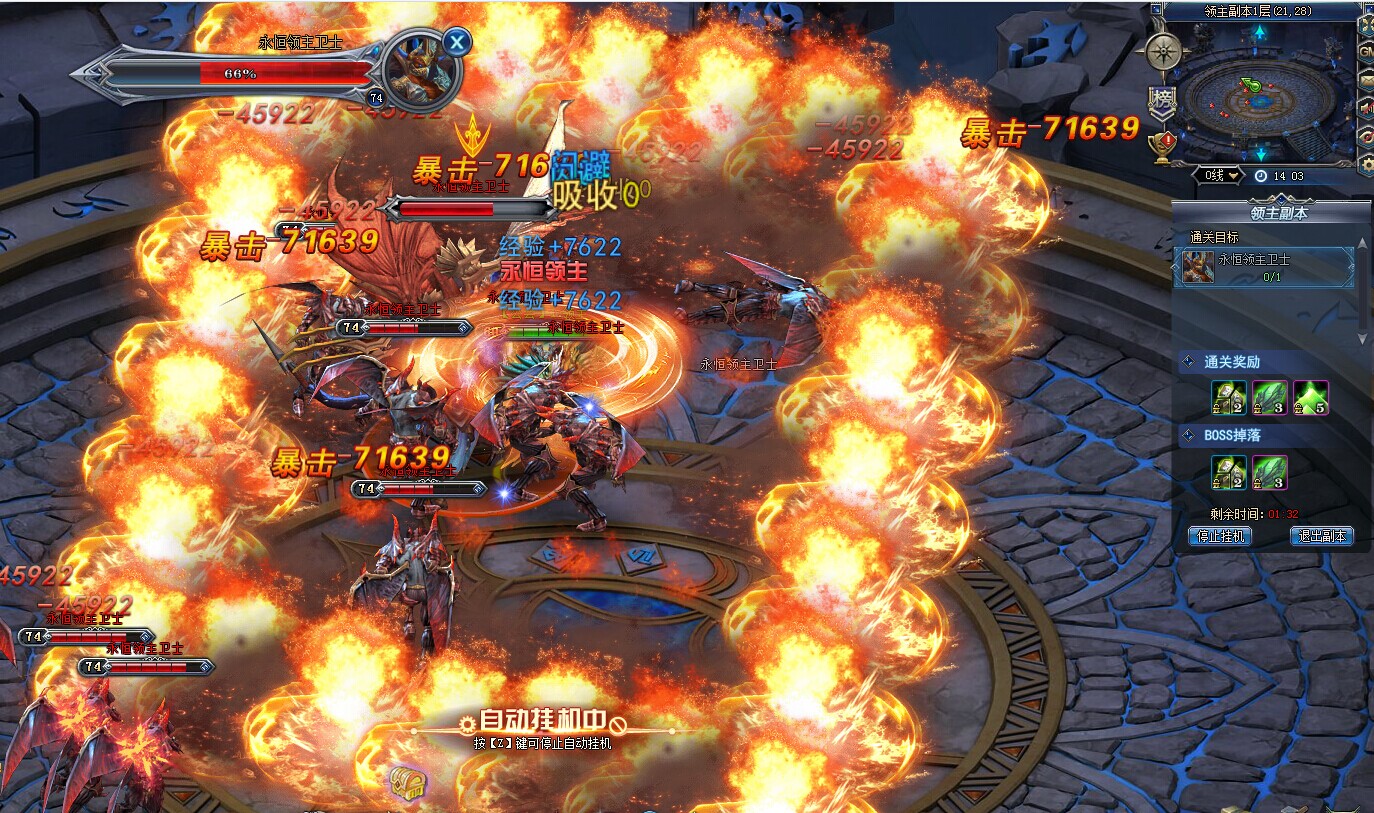Select the 永恒领主卫士 objective entry
1374x813 pixels.
tap(1264, 267)
